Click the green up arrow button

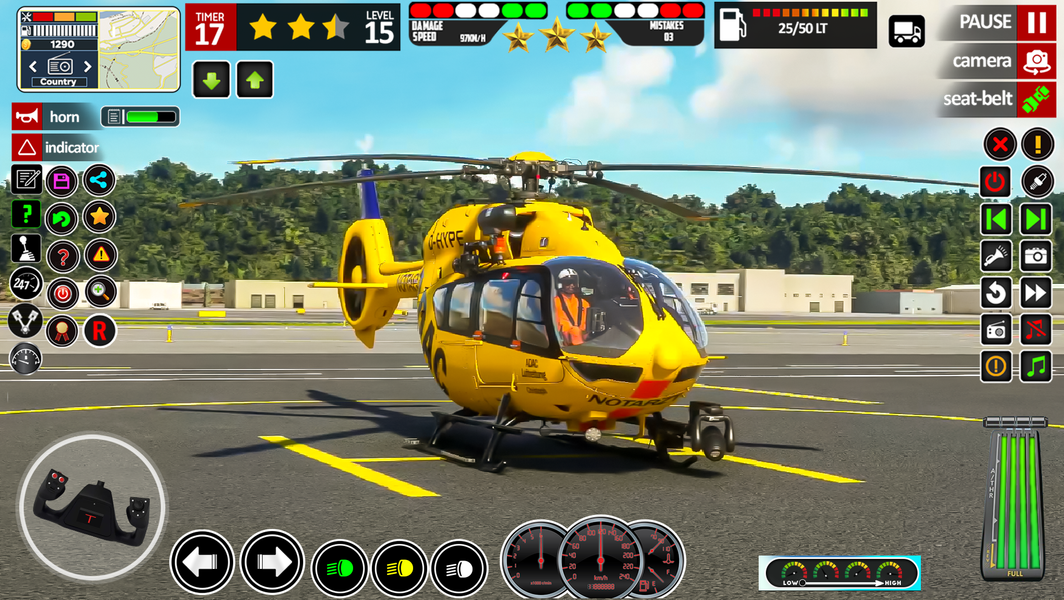(254, 80)
